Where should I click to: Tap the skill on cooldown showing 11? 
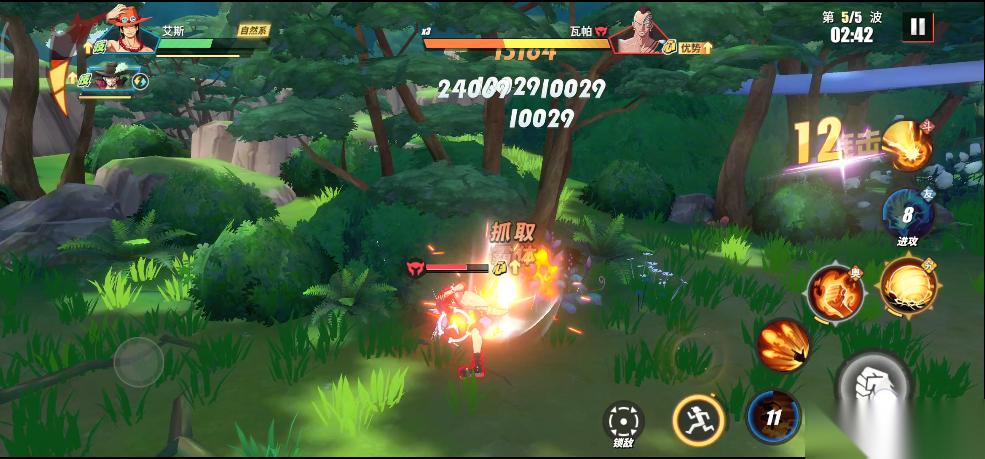[x=773, y=416]
